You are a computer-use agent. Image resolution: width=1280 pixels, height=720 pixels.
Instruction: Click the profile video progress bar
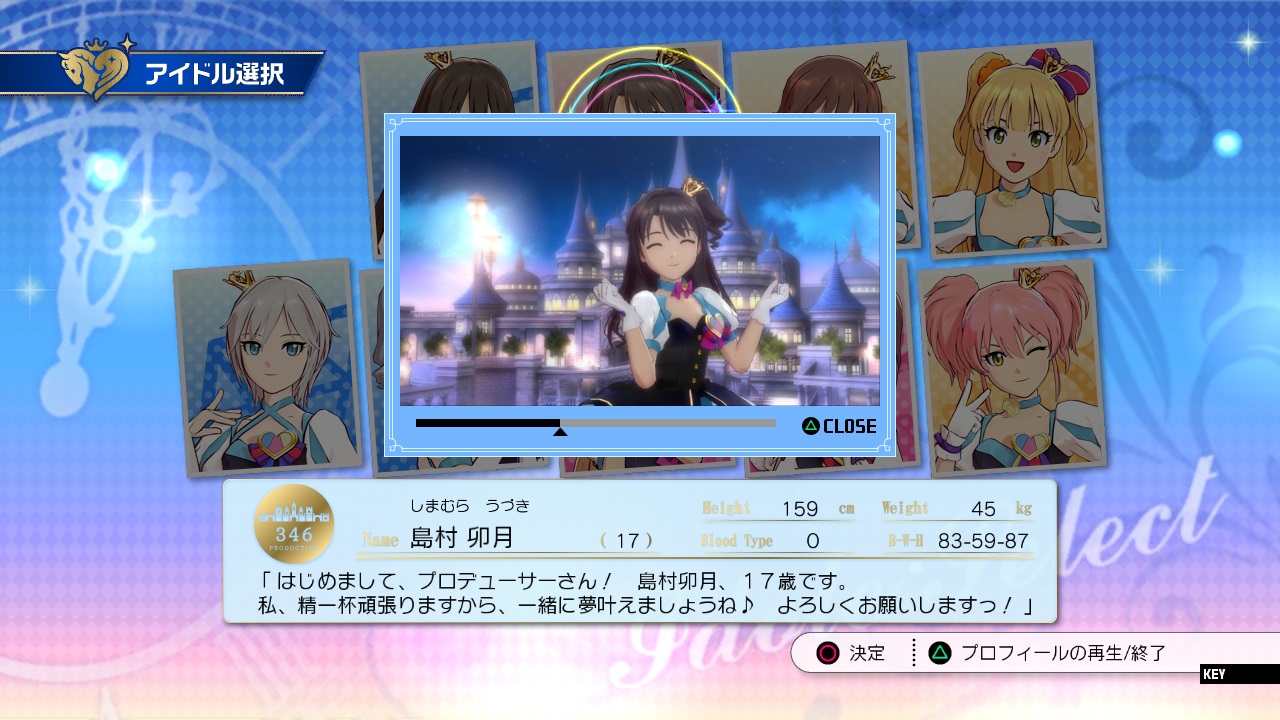coord(595,423)
